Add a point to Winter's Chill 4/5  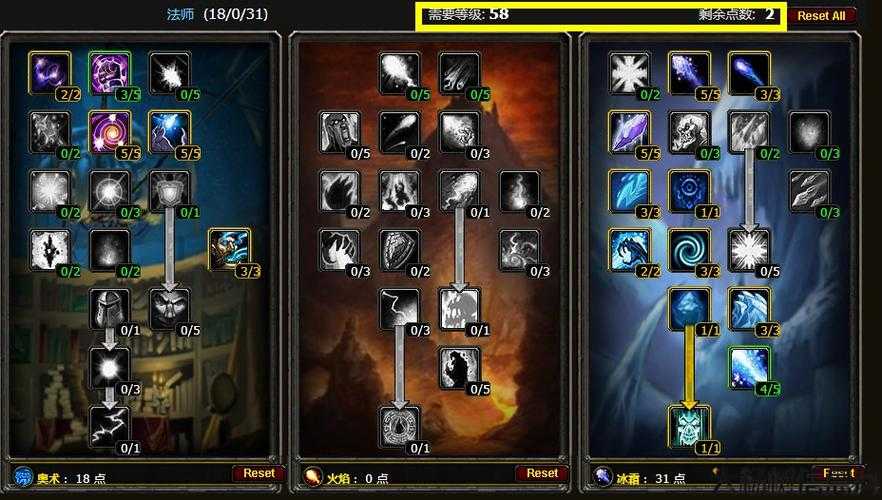click(x=749, y=367)
